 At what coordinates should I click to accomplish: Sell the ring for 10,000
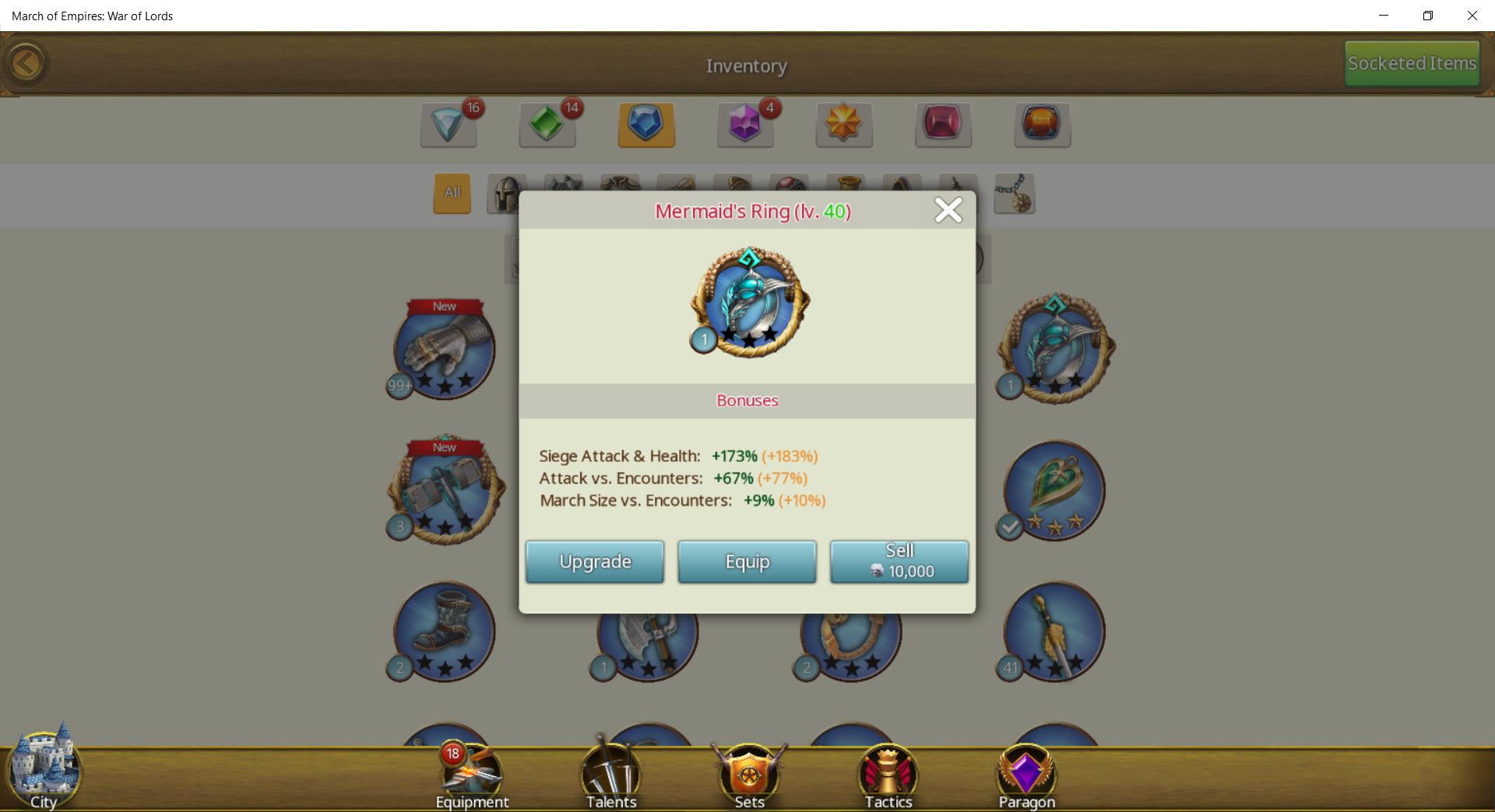[x=899, y=561]
